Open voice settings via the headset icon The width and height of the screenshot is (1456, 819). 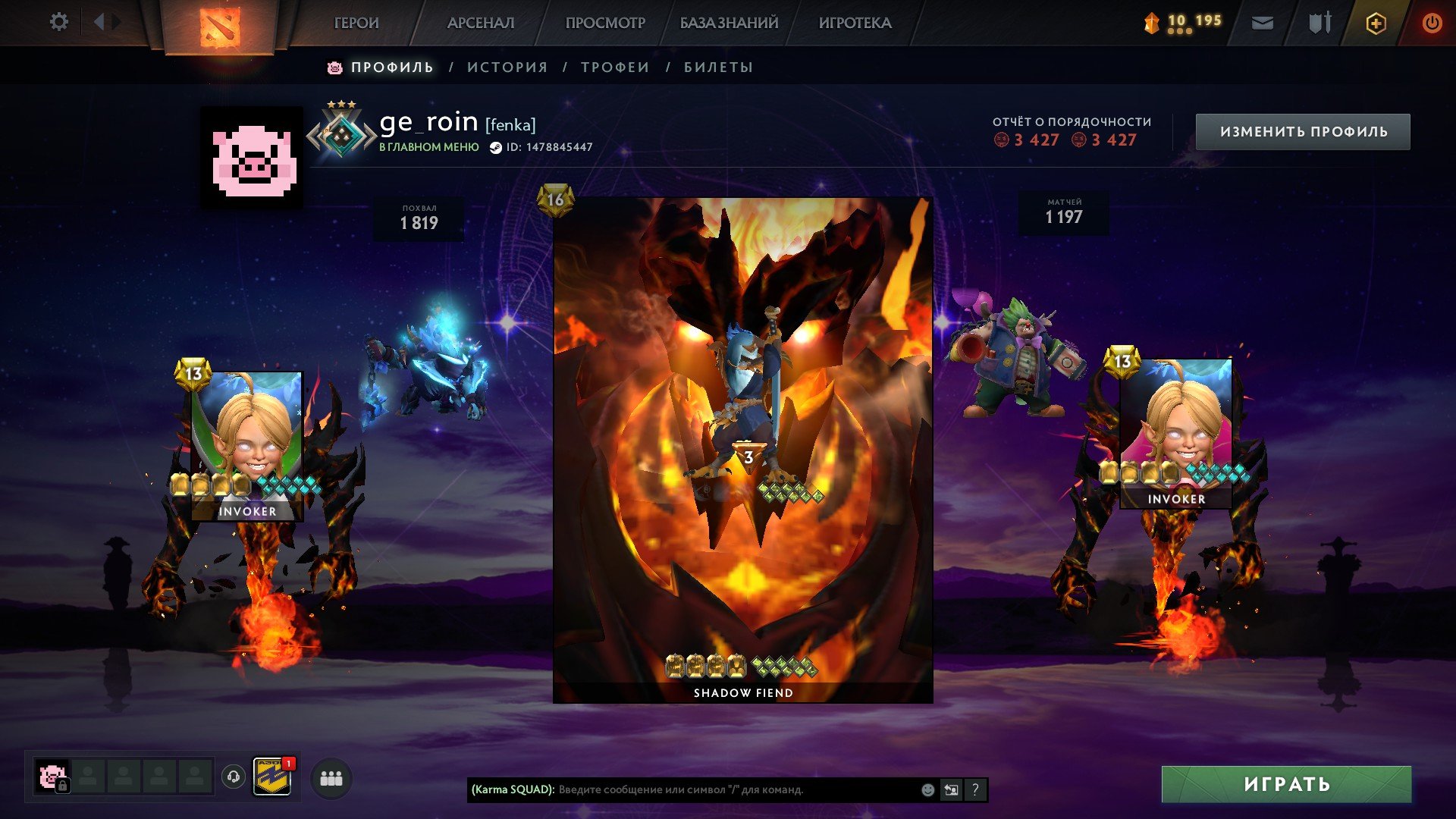point(233,775)
